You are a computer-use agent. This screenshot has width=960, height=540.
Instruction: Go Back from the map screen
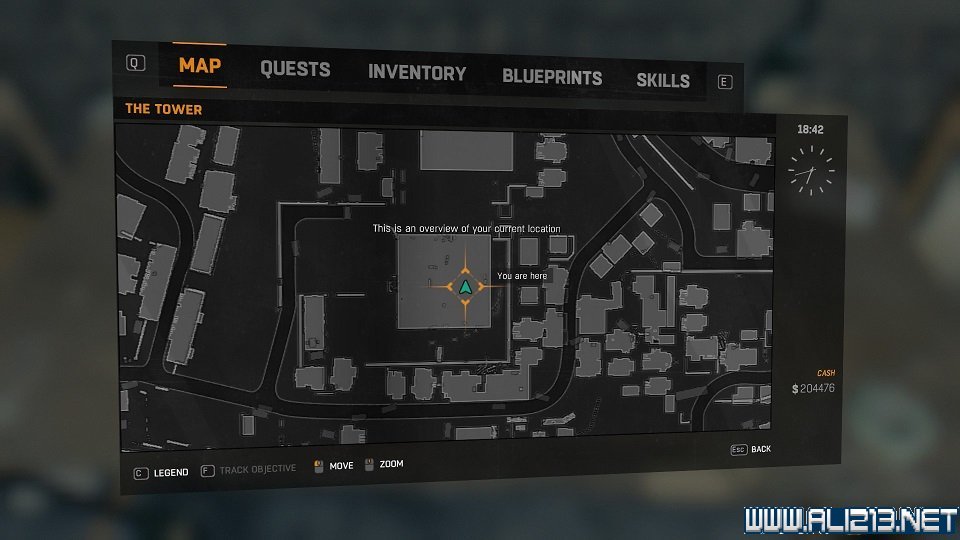(751, 450)
